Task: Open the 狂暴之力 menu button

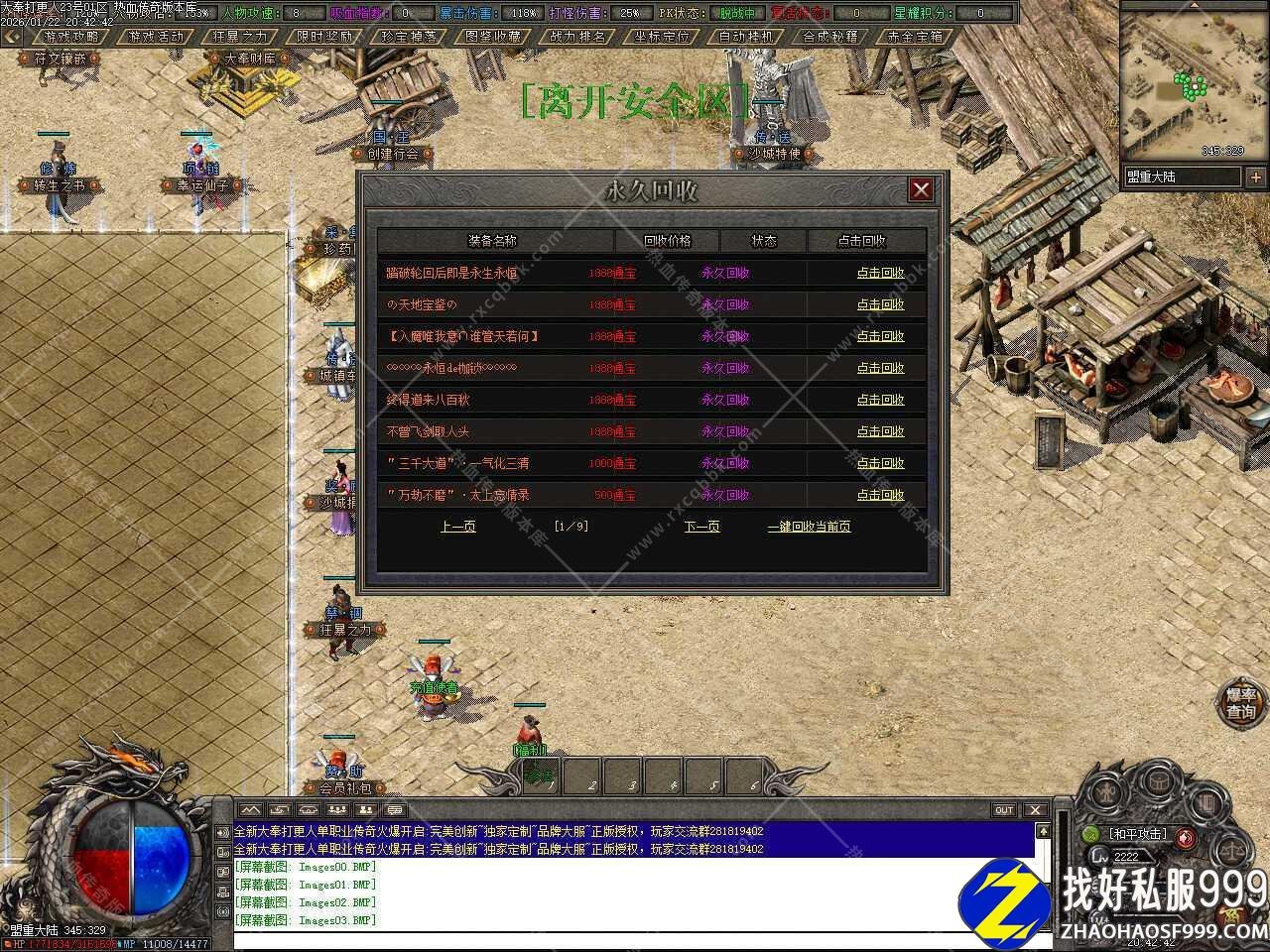Action: tap(240, 37)
